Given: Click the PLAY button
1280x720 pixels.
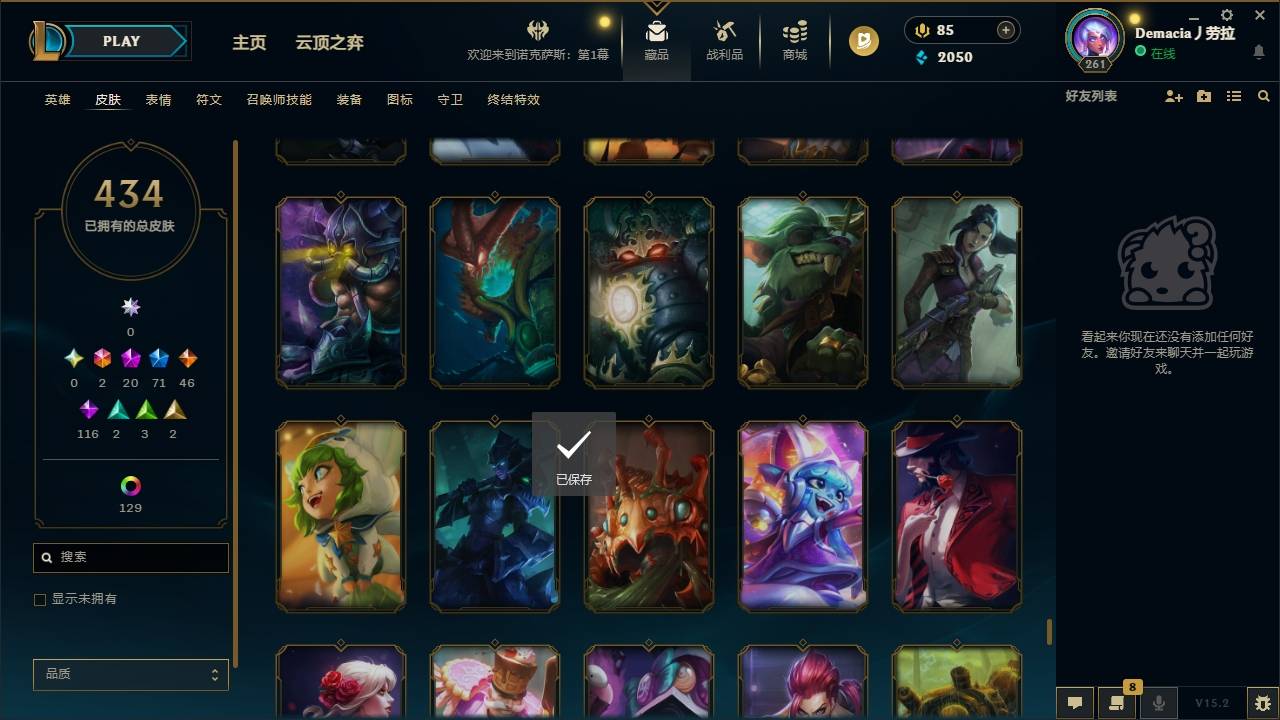Looking at the screenshot, I should pyautogui.click(x=121, y=41).
